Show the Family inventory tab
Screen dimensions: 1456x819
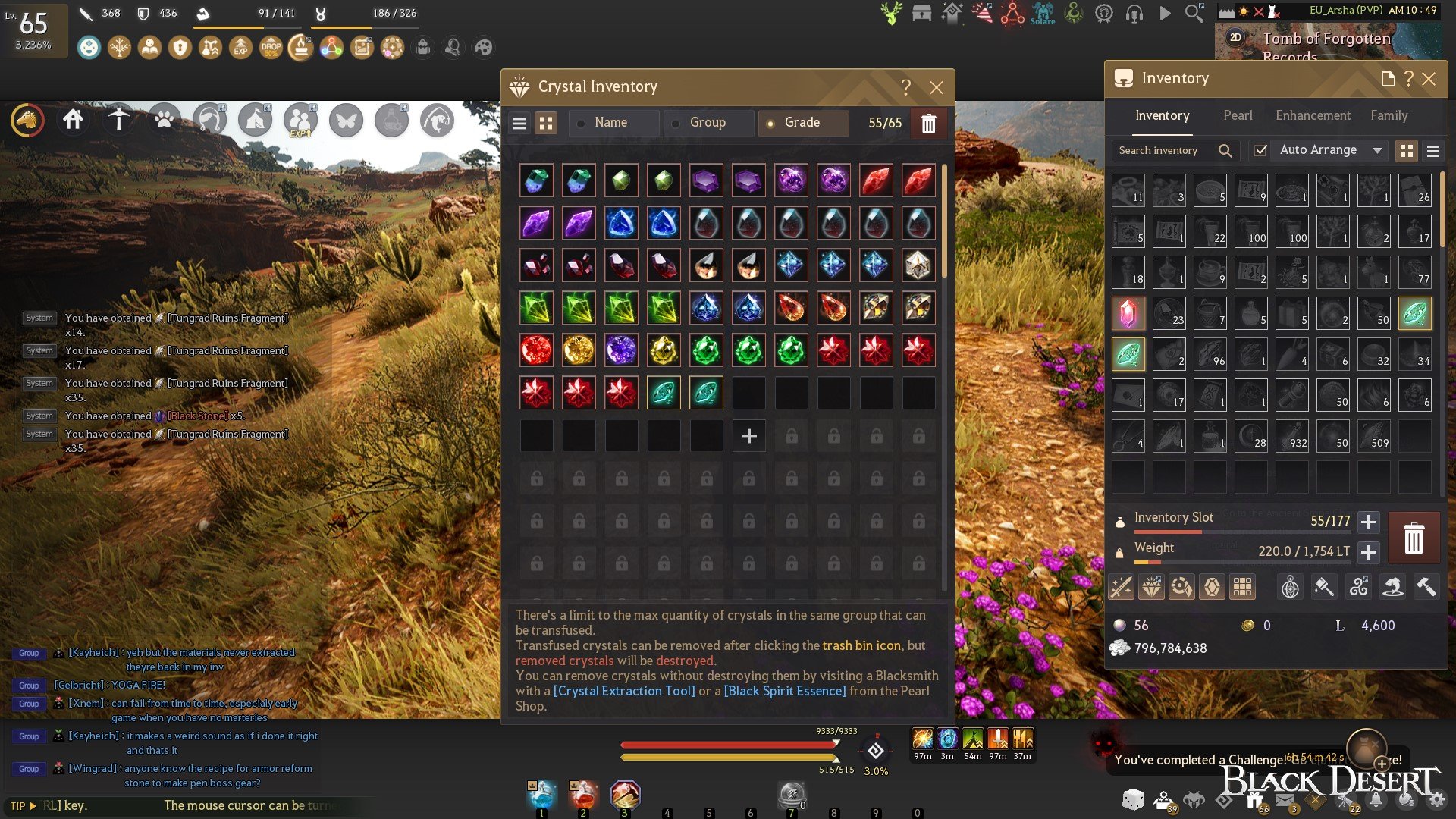tap(1389, 115)
